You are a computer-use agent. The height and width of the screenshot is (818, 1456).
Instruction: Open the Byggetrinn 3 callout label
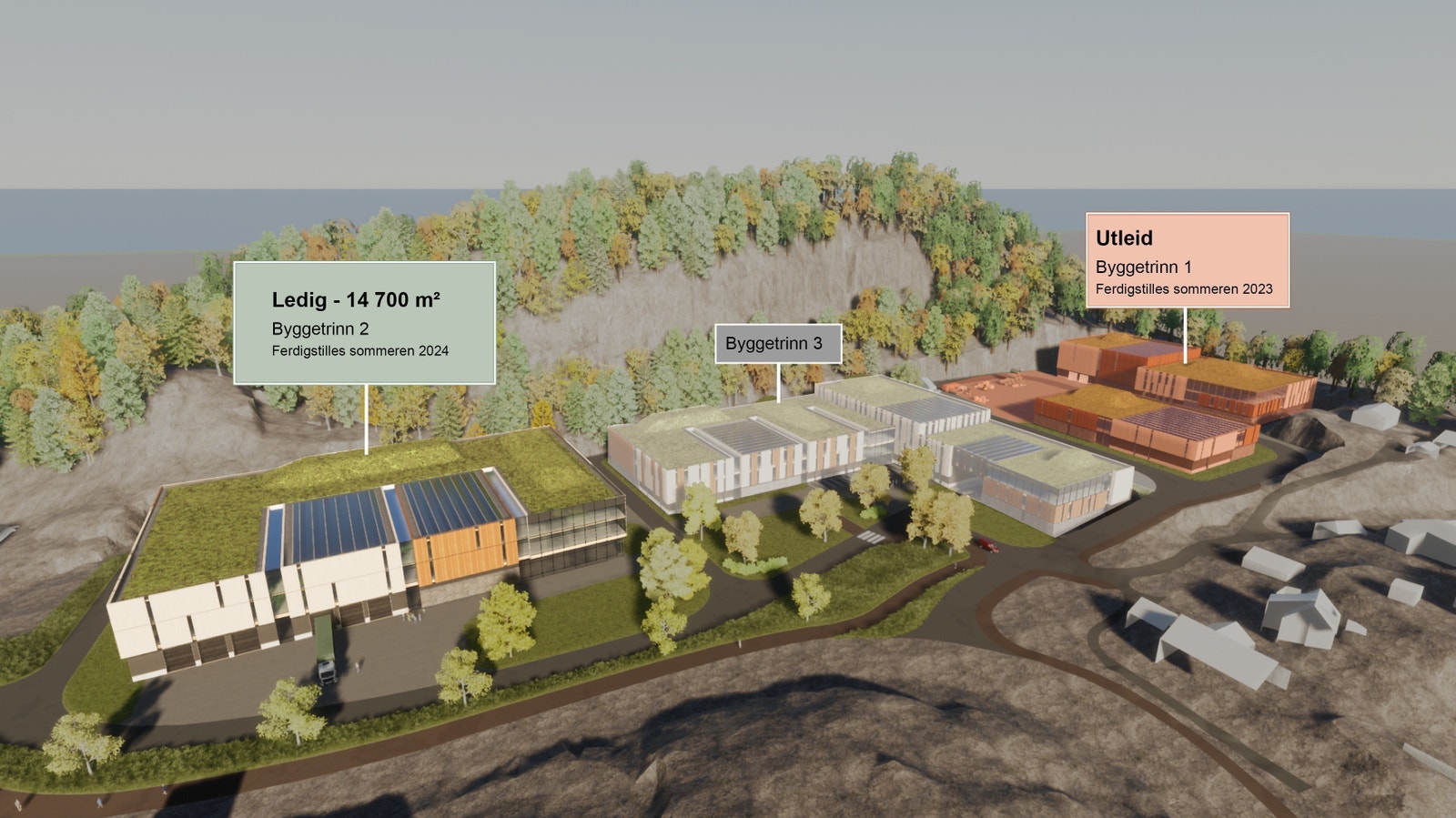[777, 344]
